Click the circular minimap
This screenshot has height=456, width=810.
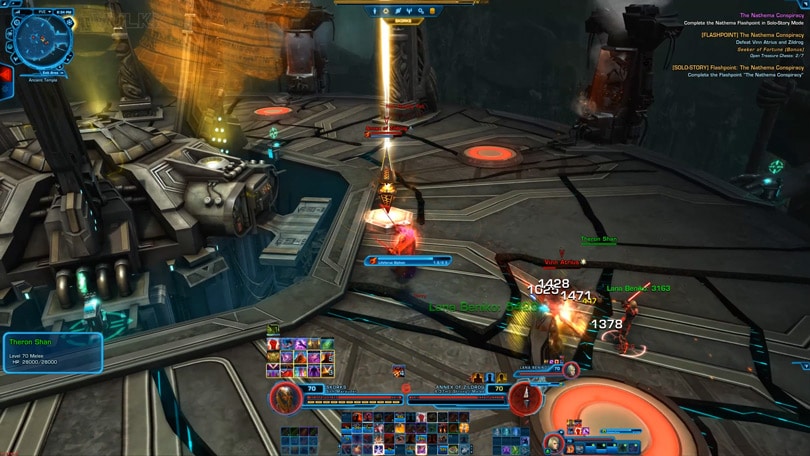click(x=41, y=40)
